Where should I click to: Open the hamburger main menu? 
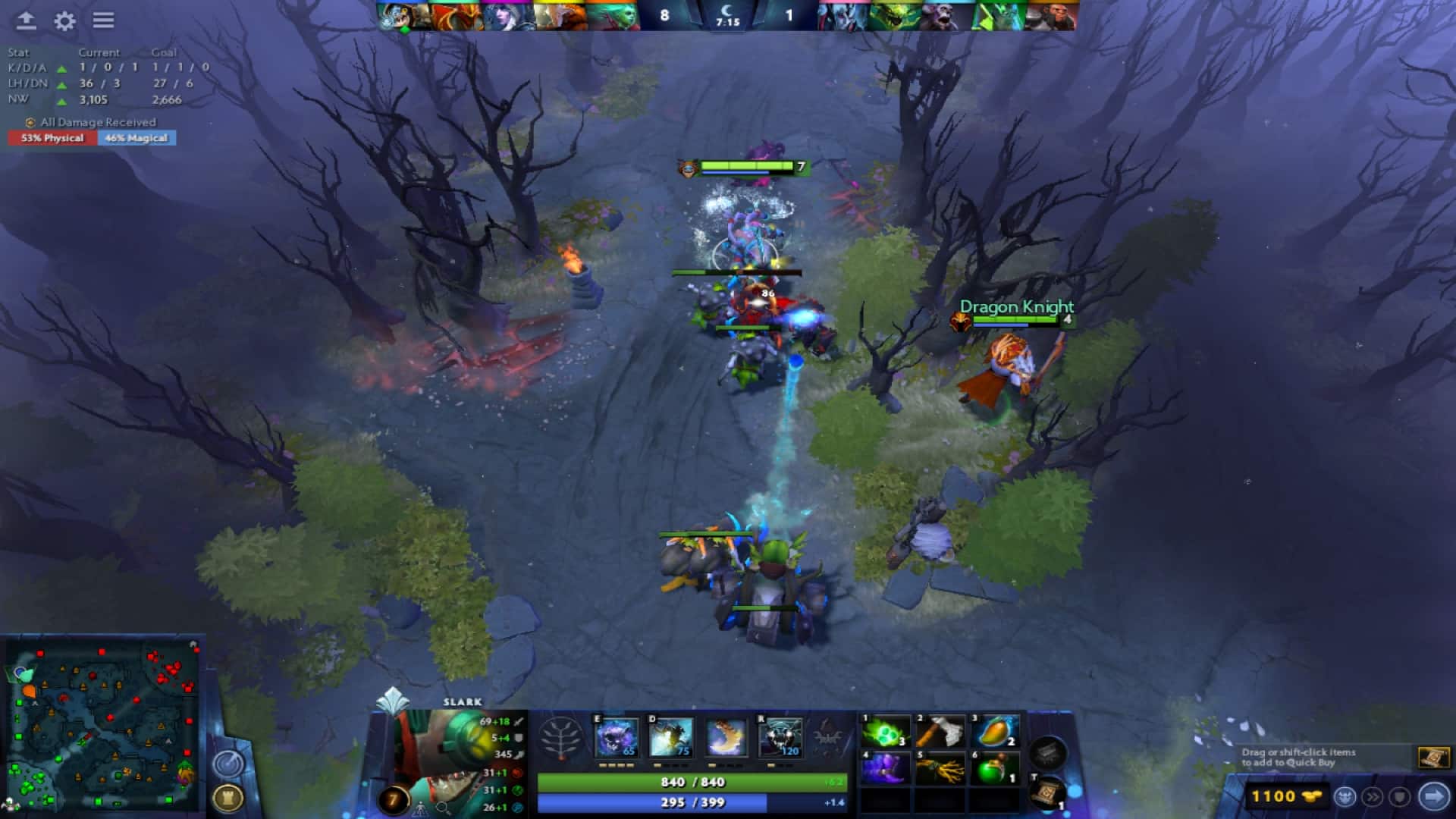coord(104,21)
